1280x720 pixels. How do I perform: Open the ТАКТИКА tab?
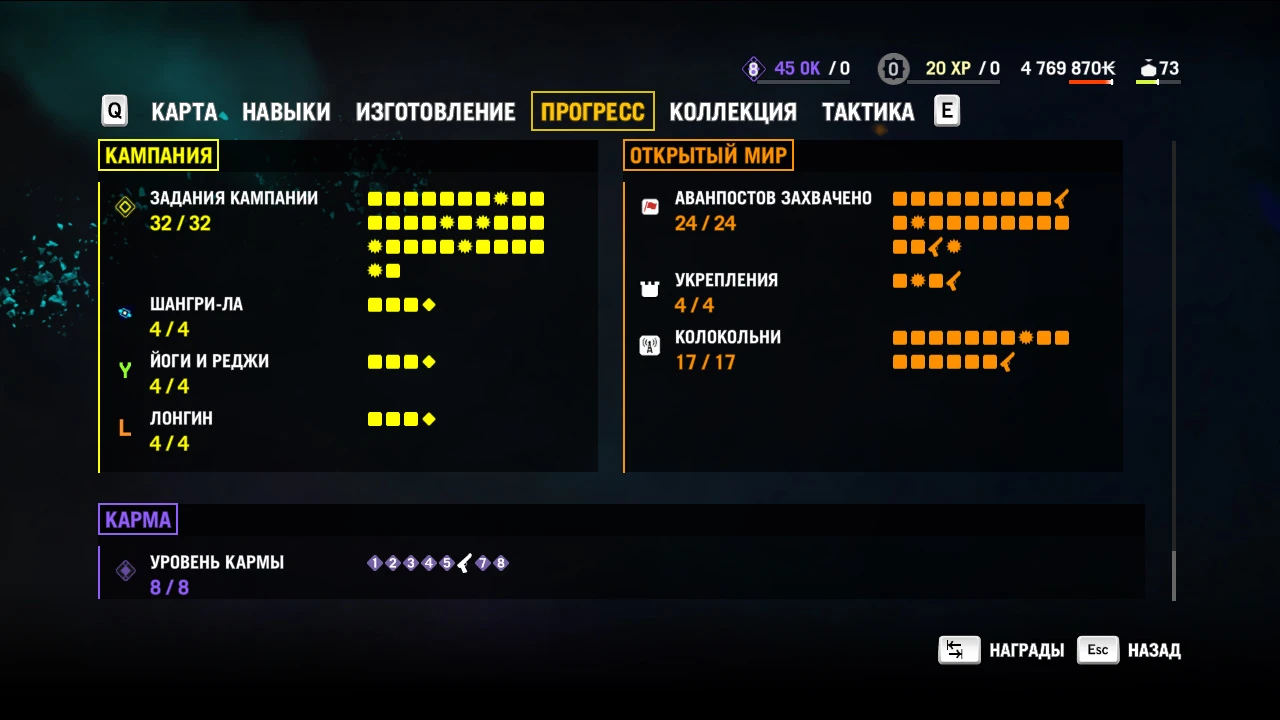(x=867, y=112)
